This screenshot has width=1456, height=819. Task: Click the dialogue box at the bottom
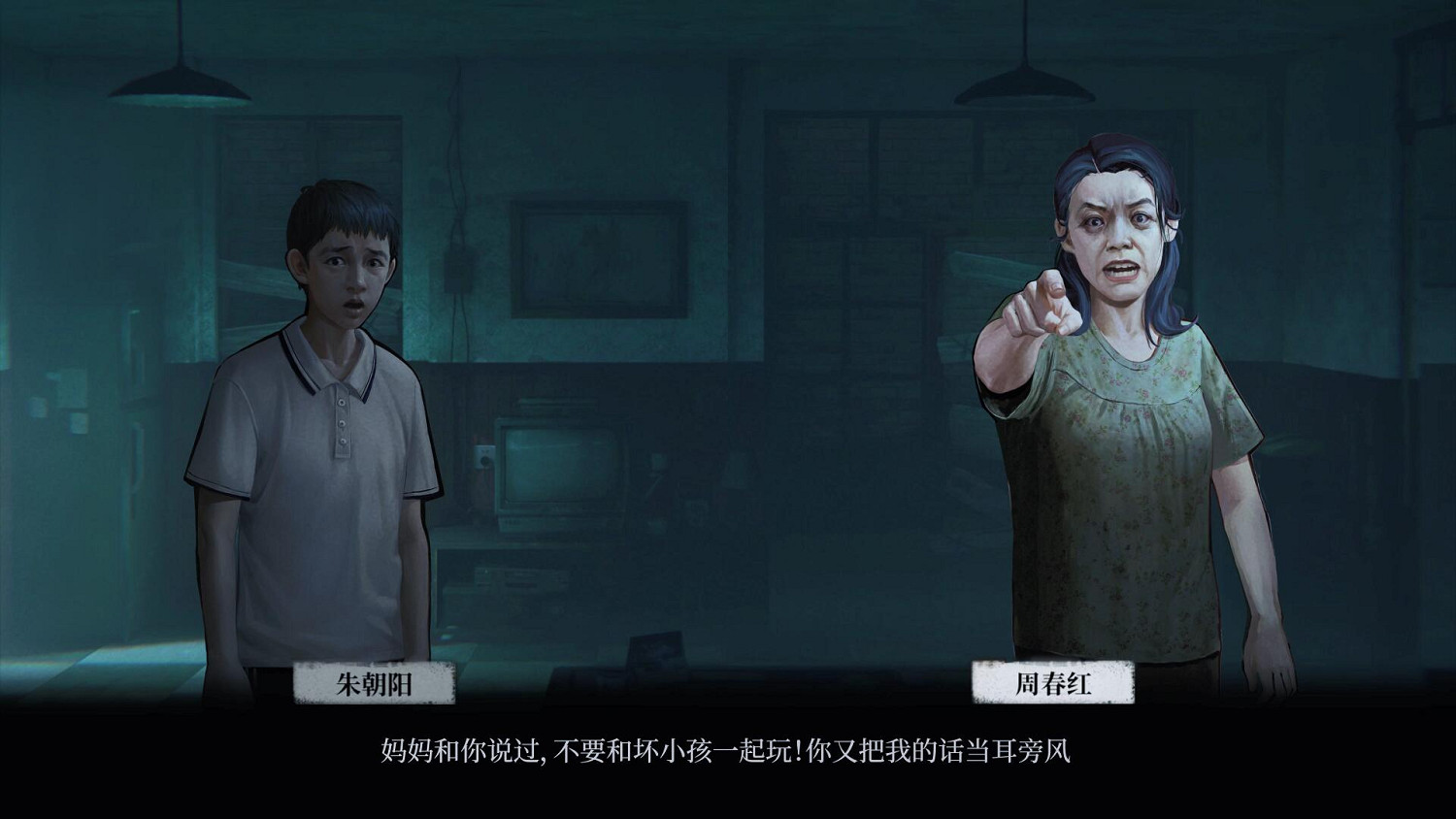728,755
